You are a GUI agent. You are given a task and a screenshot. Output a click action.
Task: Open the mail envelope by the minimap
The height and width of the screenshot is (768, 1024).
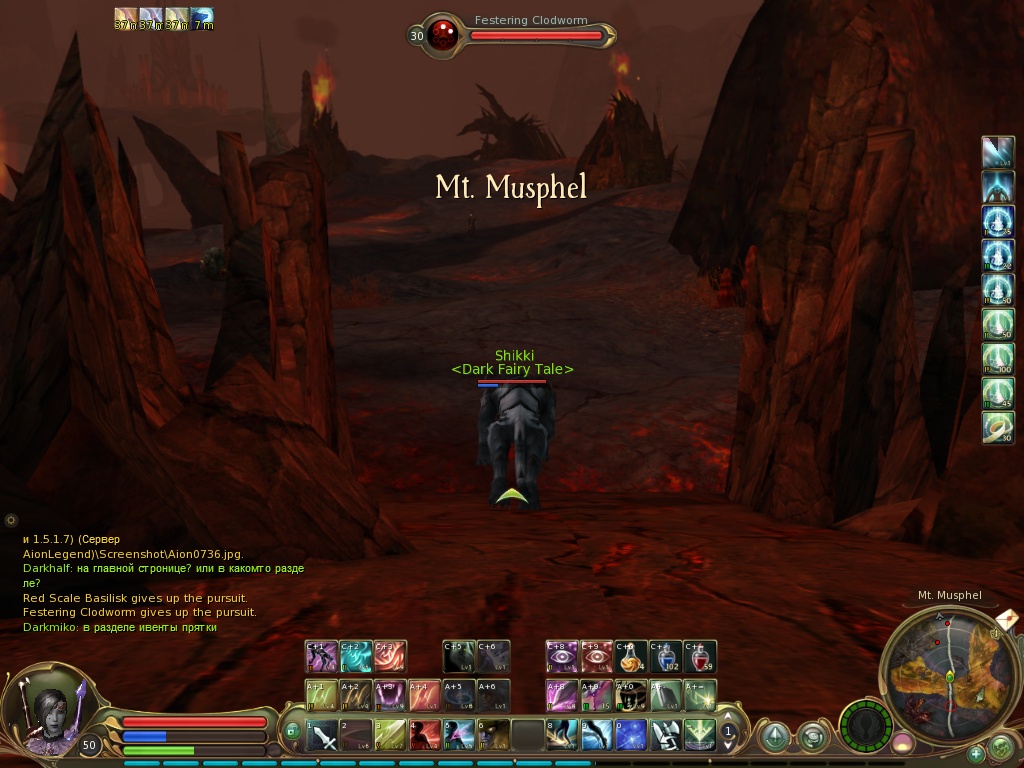(1007, 620)
